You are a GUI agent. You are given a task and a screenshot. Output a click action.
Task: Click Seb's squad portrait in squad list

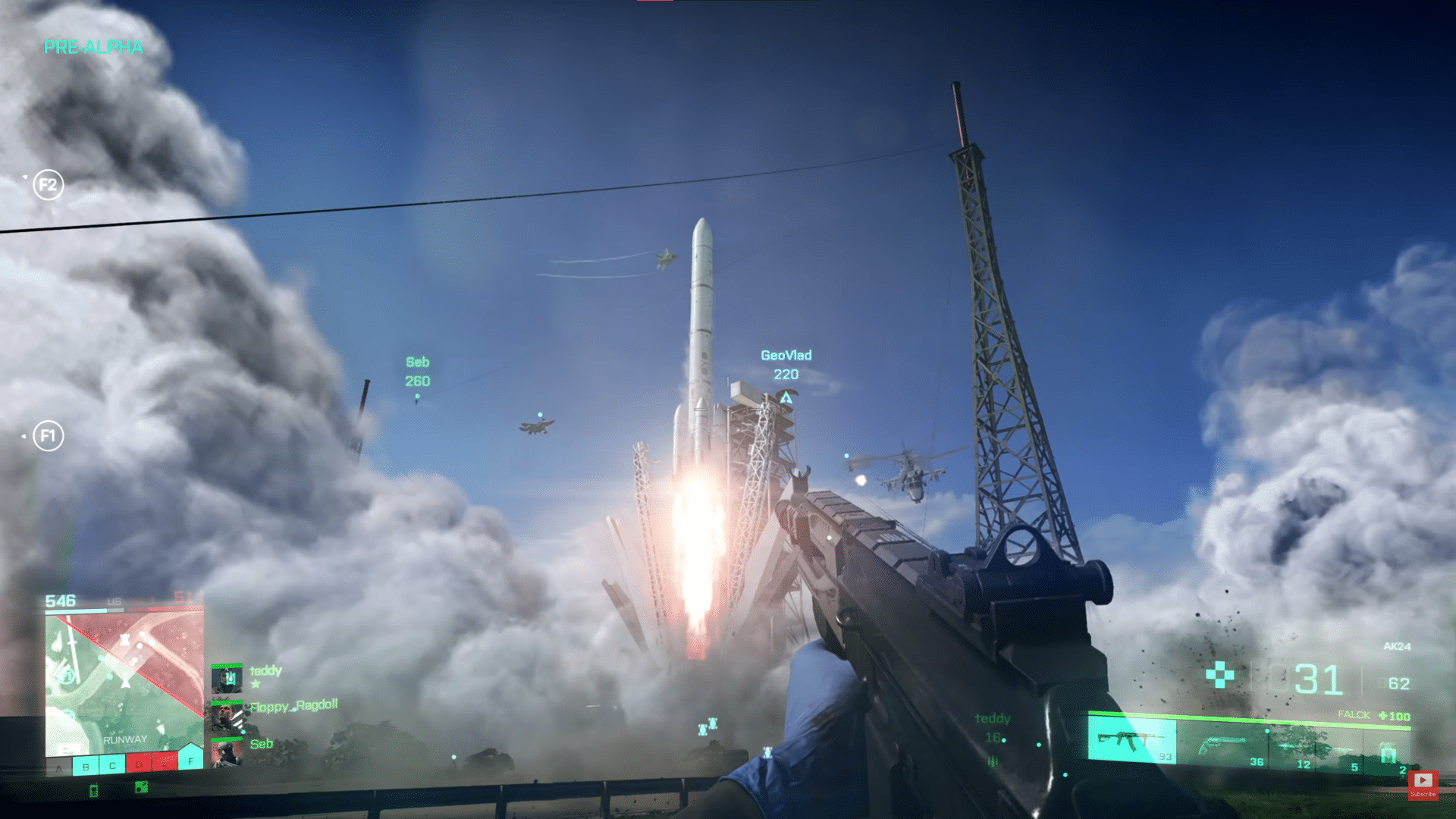coord(226,752)
